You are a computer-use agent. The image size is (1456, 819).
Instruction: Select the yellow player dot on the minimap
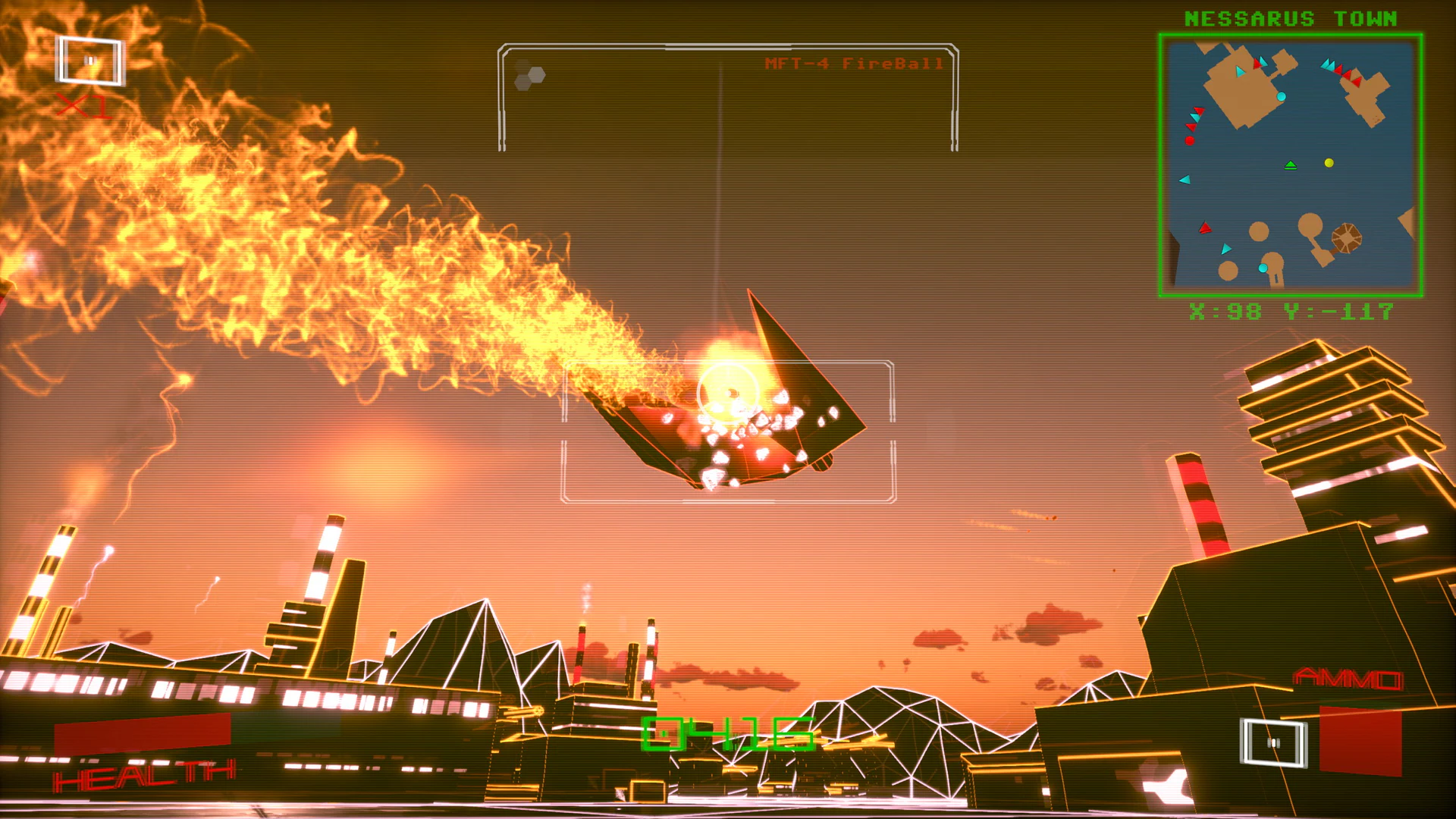click(1329, 163)
